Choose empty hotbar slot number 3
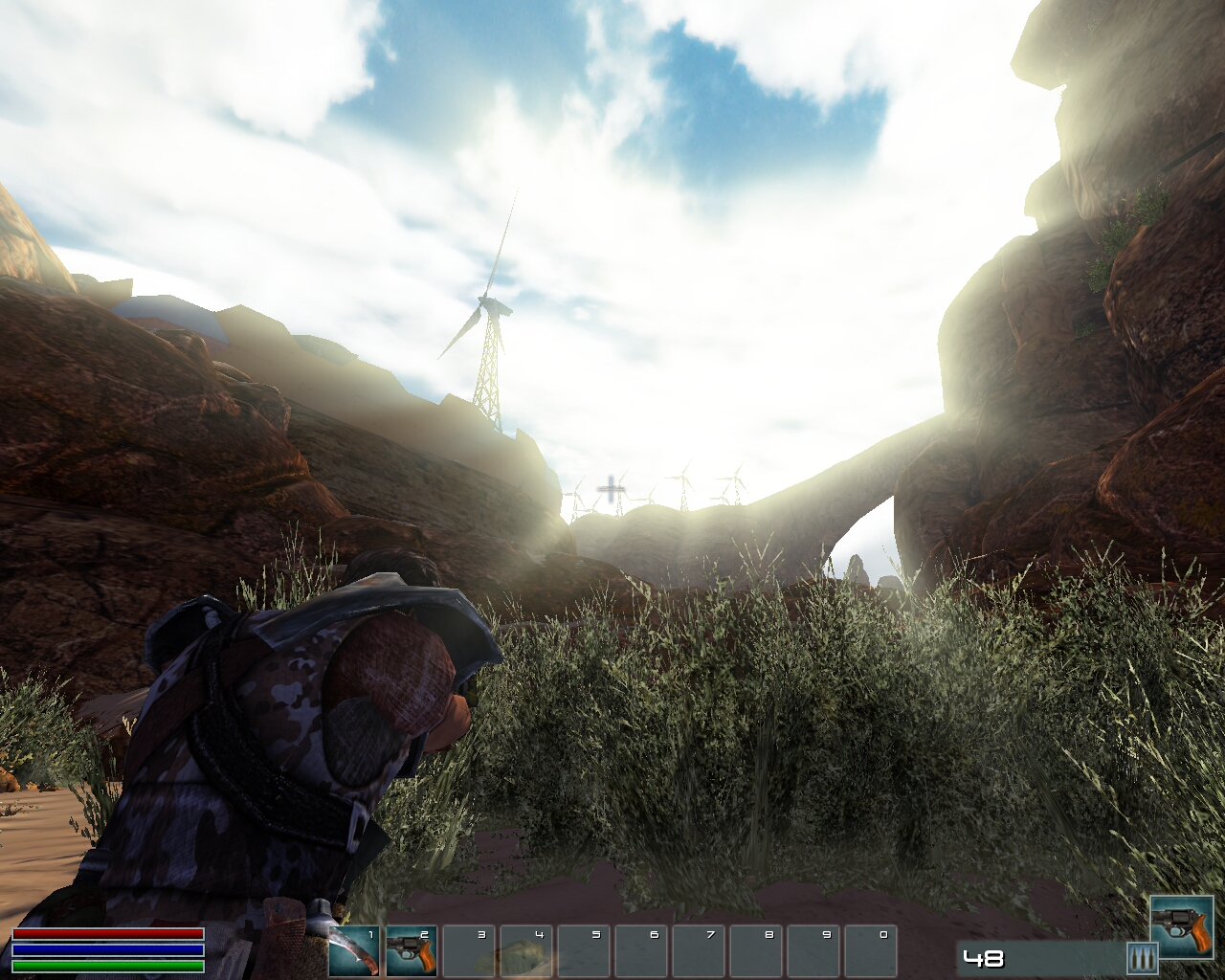Viewport: 1225px width, 980px height. [469, 950]
